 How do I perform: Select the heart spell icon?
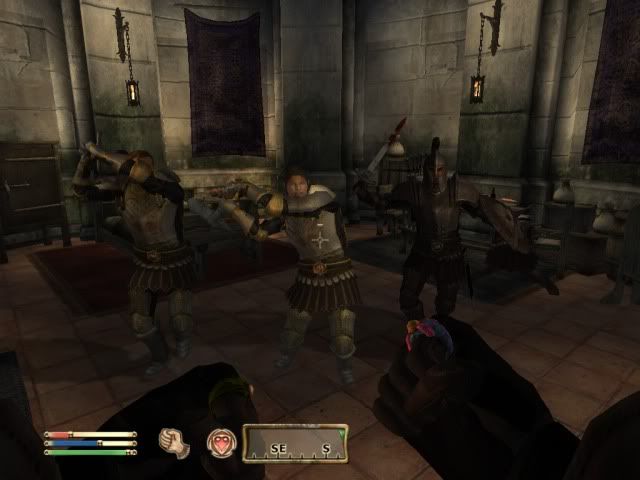click(x=220, y=443)
